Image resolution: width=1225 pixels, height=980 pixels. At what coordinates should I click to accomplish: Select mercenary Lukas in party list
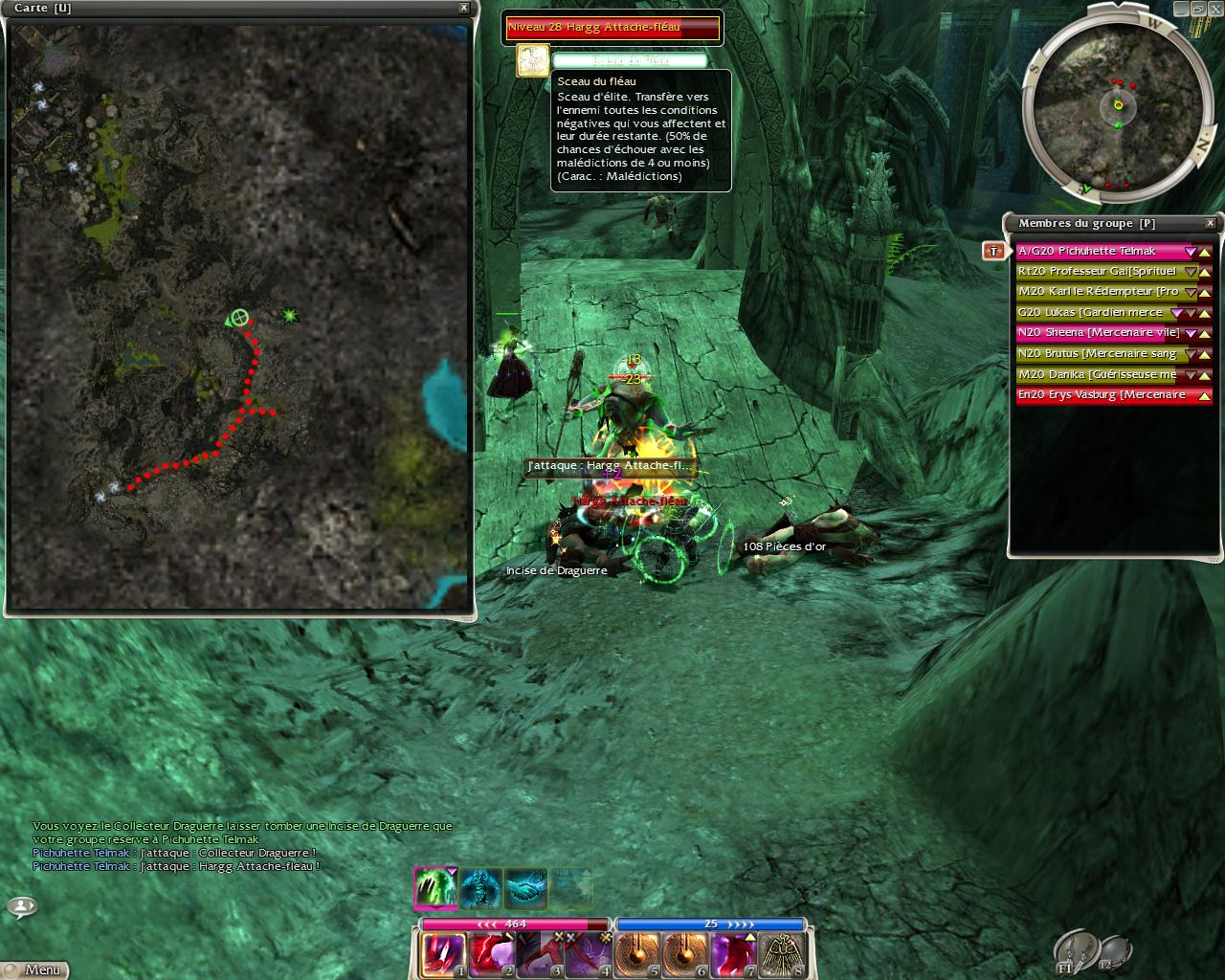tap(1091, 313)
